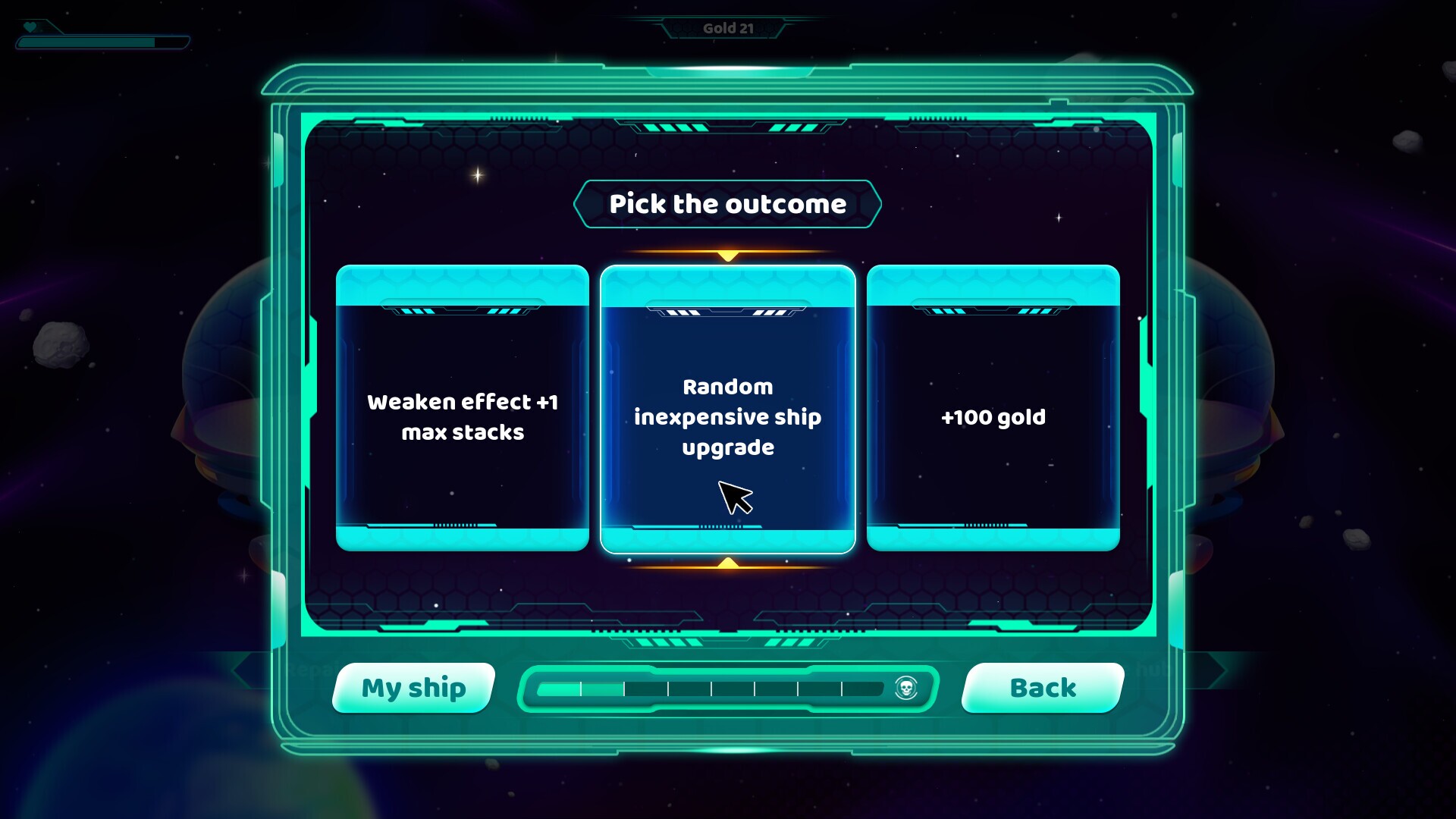The height and width of the screenshot is (819, 1456).
Task: Click the health bar at top left
Action: pyautogui.click(x=102, y=42)
